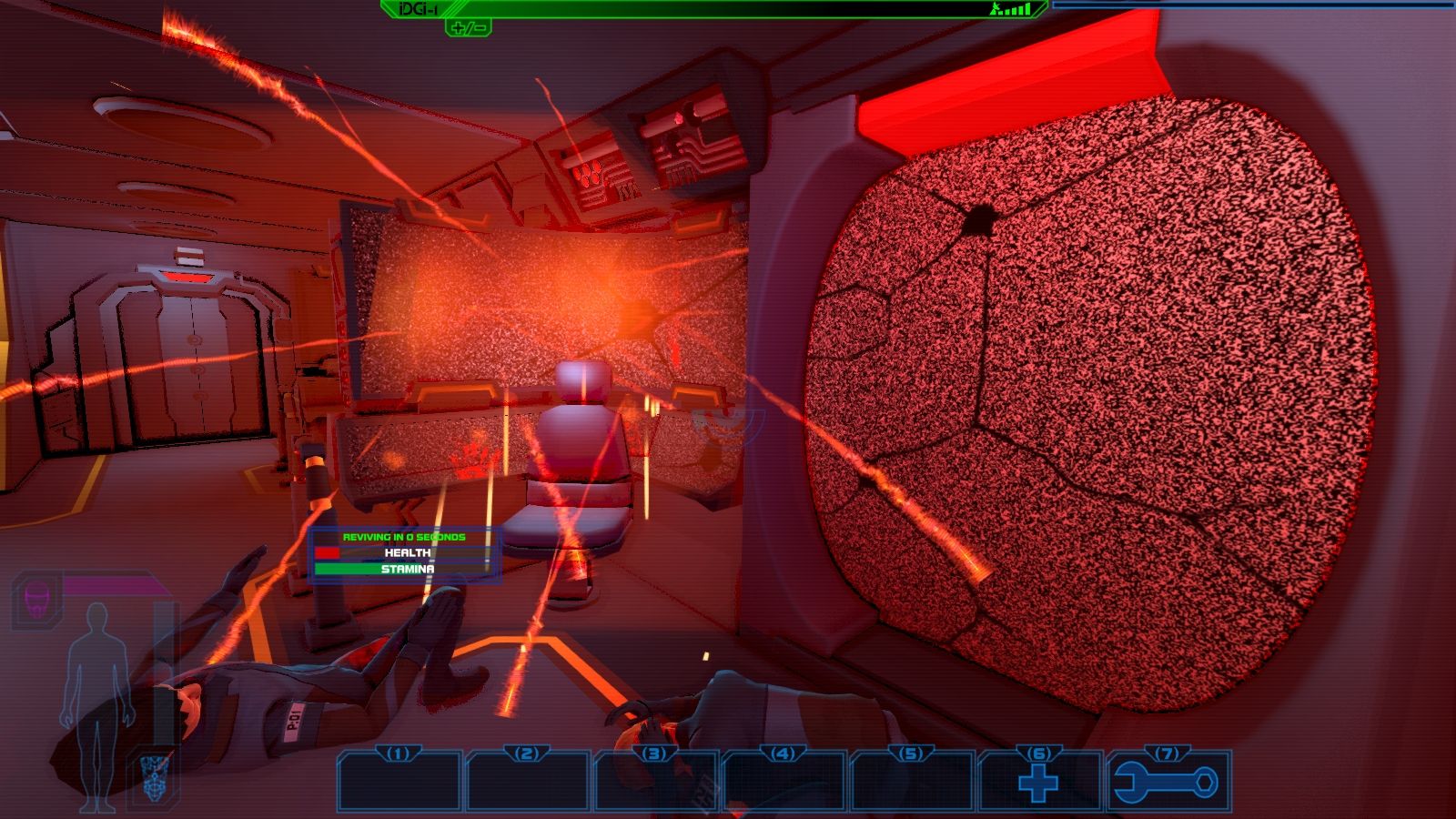1456x819 pixels.
Task: Toggle the +/- control under the iDGi-1 bar
Action: coord(469,29)
